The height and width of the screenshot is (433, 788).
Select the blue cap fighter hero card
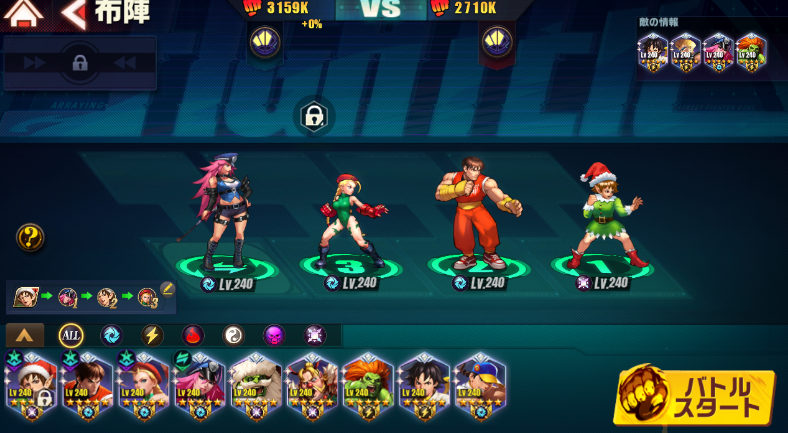pyautogui.click(x=479, y=388)
